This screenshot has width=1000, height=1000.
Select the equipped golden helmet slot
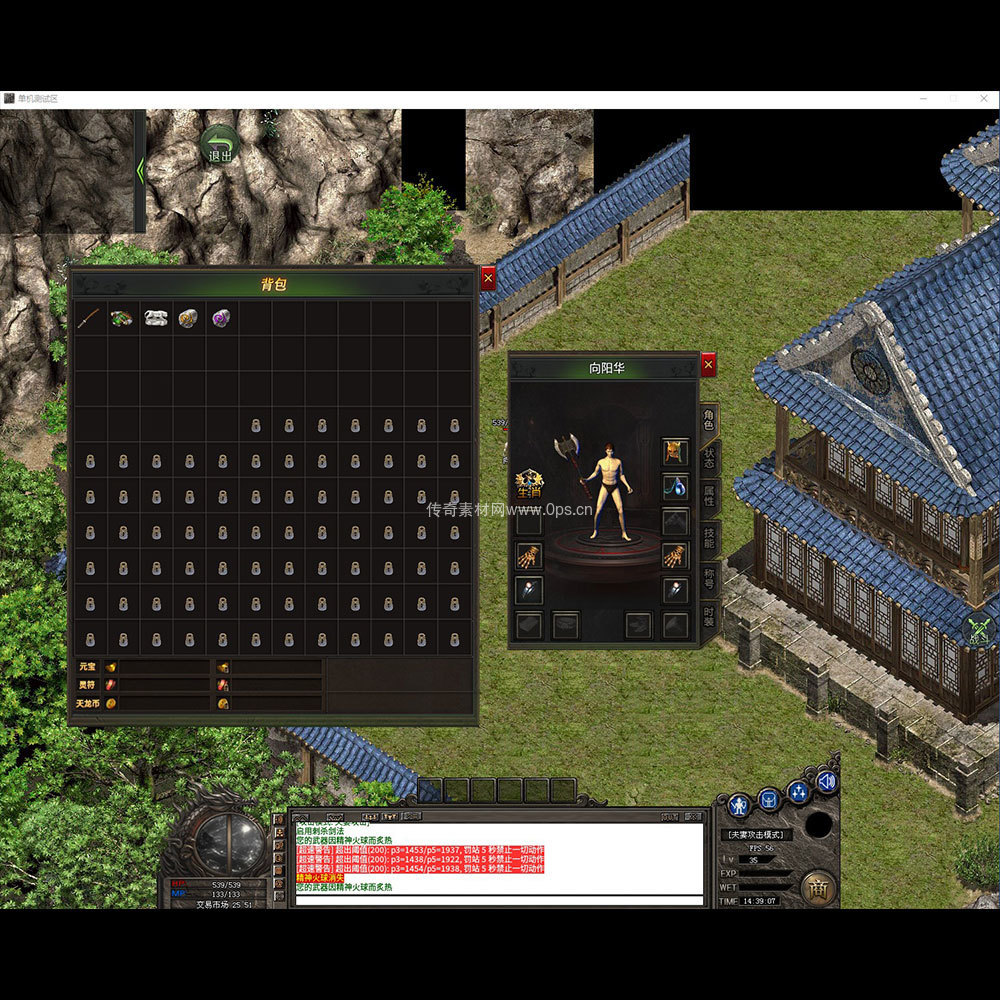coord(675,452)
